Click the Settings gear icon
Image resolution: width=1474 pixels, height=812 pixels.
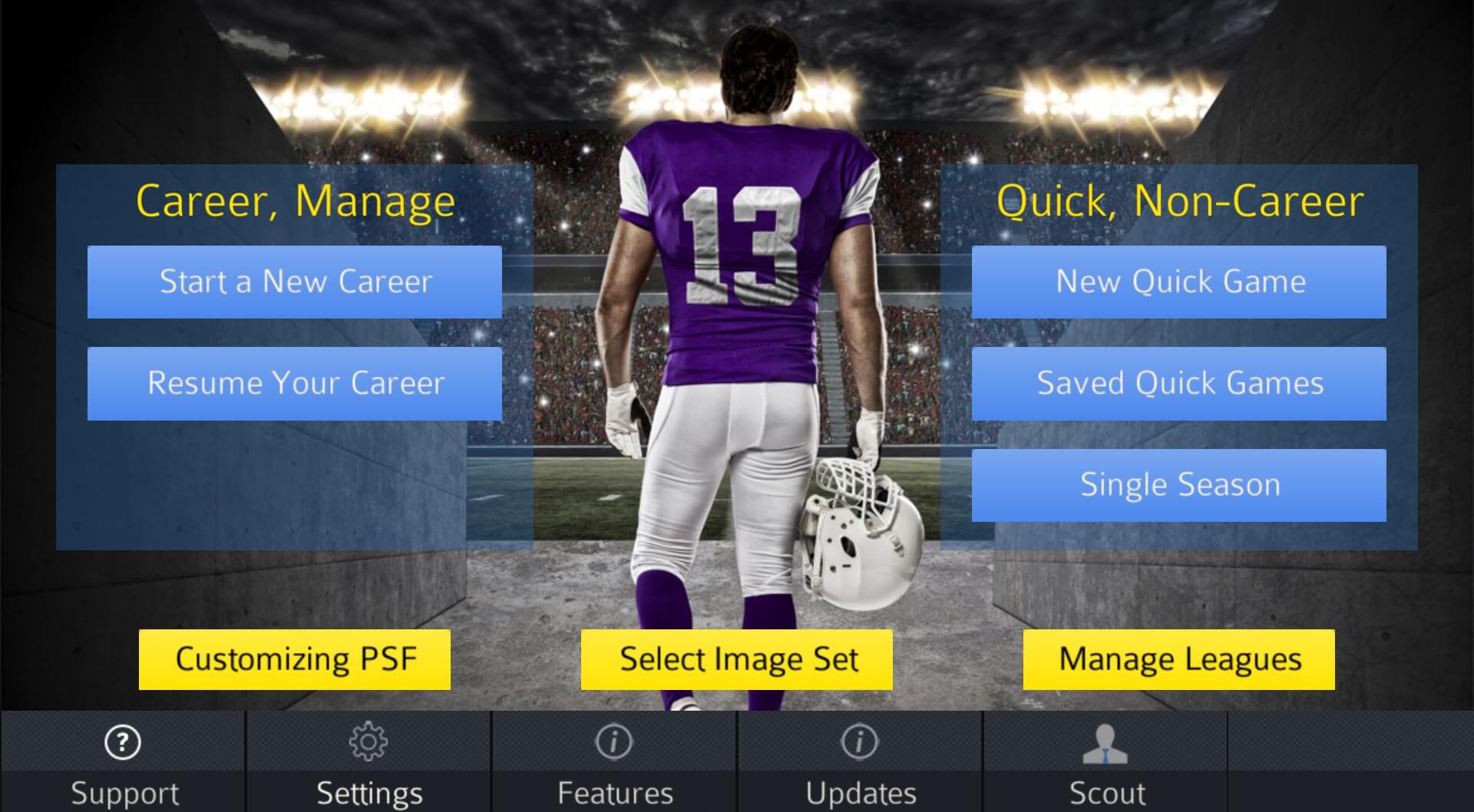coord(368,743)
